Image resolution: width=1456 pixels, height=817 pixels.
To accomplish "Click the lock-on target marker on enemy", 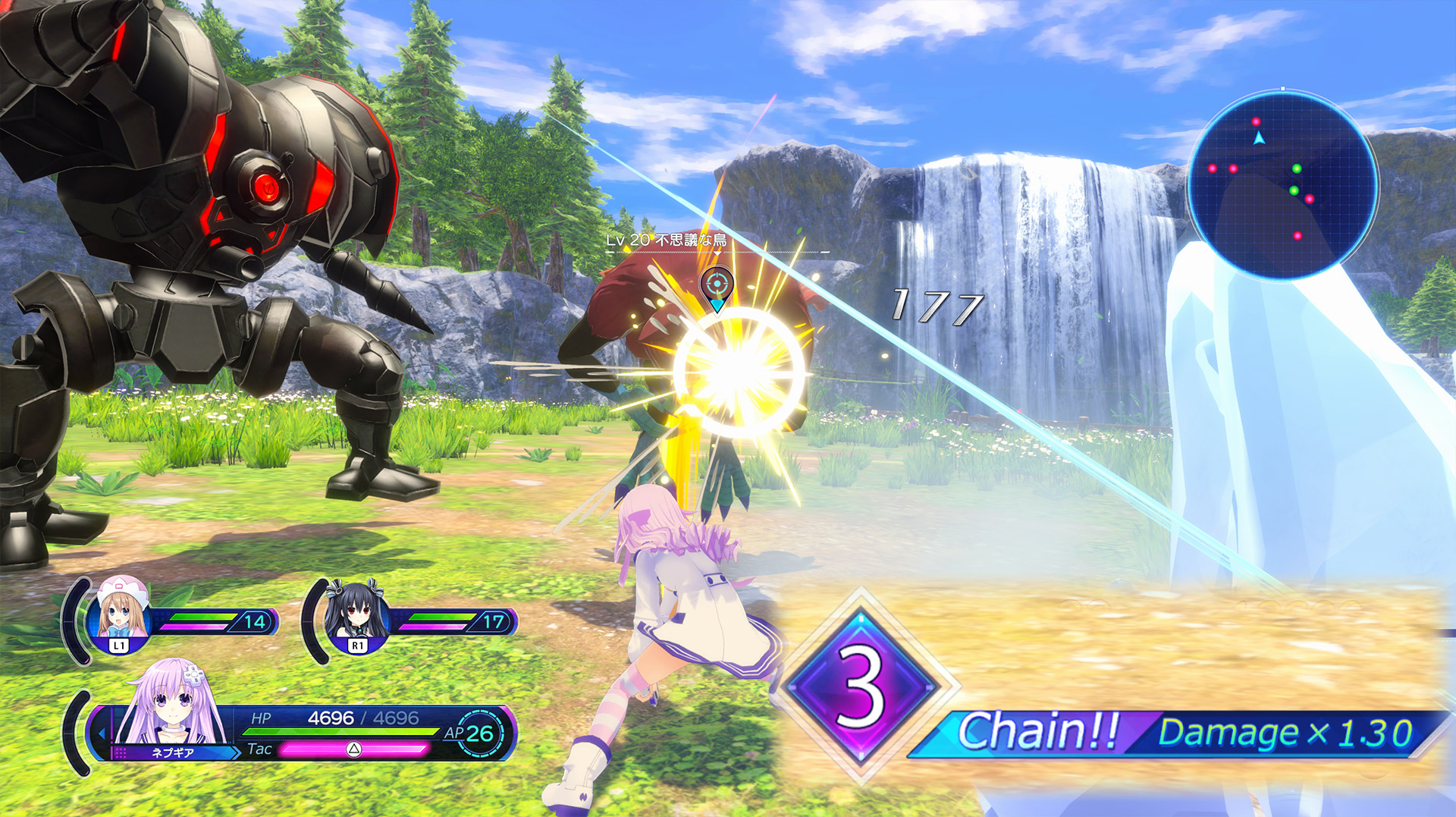I will (717, 287).
